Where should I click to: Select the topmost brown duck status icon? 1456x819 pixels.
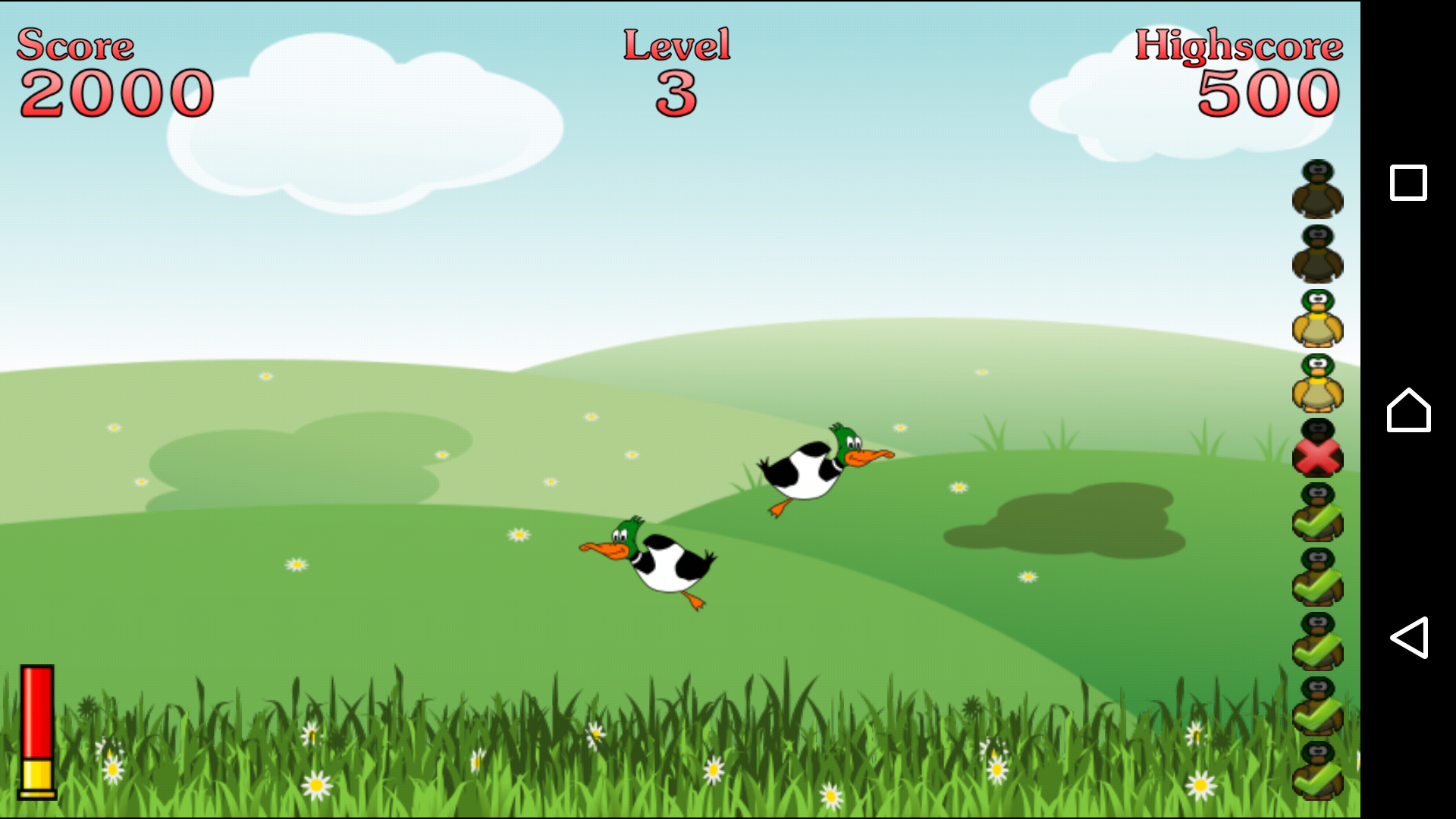tap(1319, 190)
